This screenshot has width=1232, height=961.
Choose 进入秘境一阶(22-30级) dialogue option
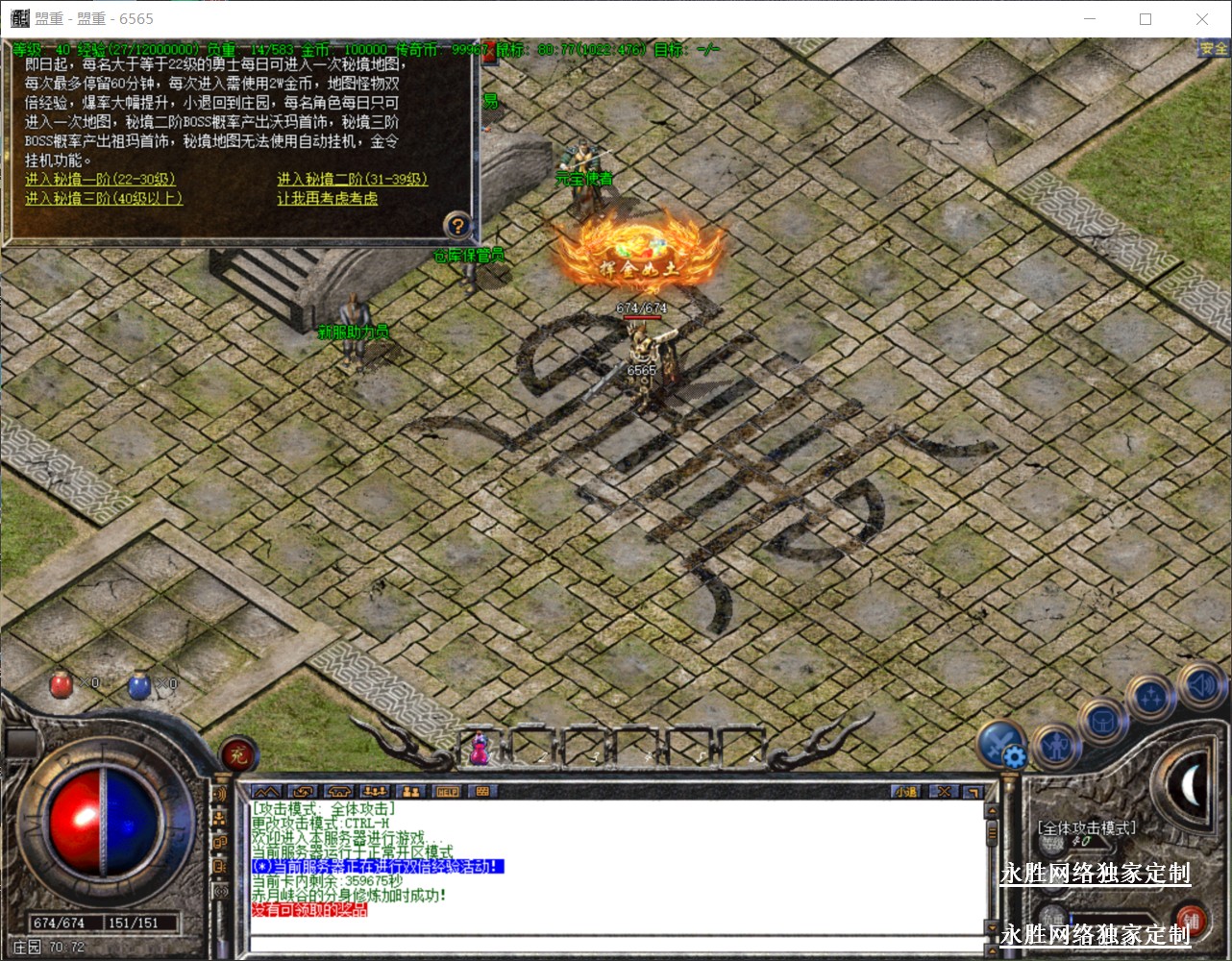(x=100, y=180)
